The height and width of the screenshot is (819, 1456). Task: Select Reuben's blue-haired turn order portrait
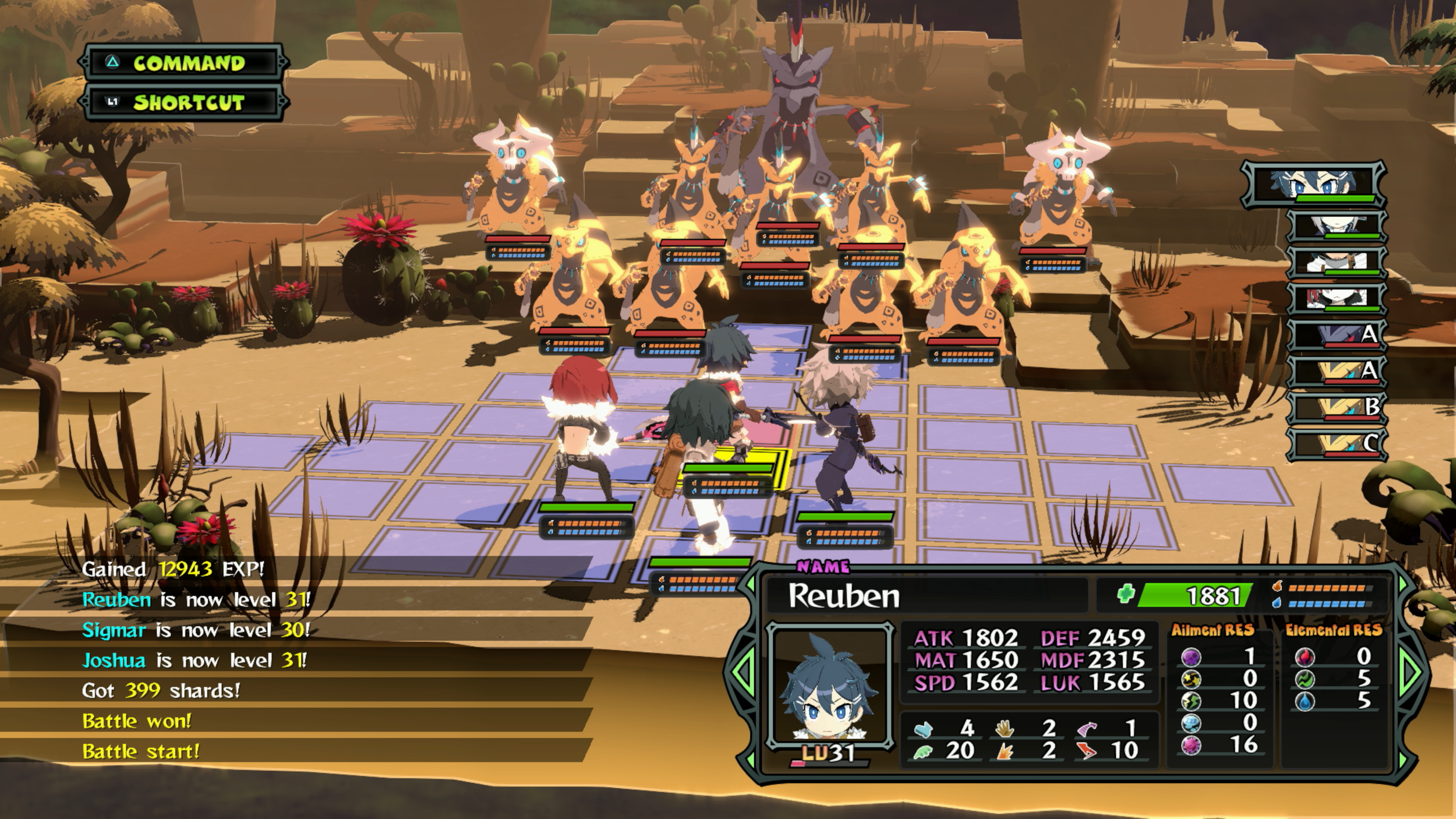(x=1314, y=184)
